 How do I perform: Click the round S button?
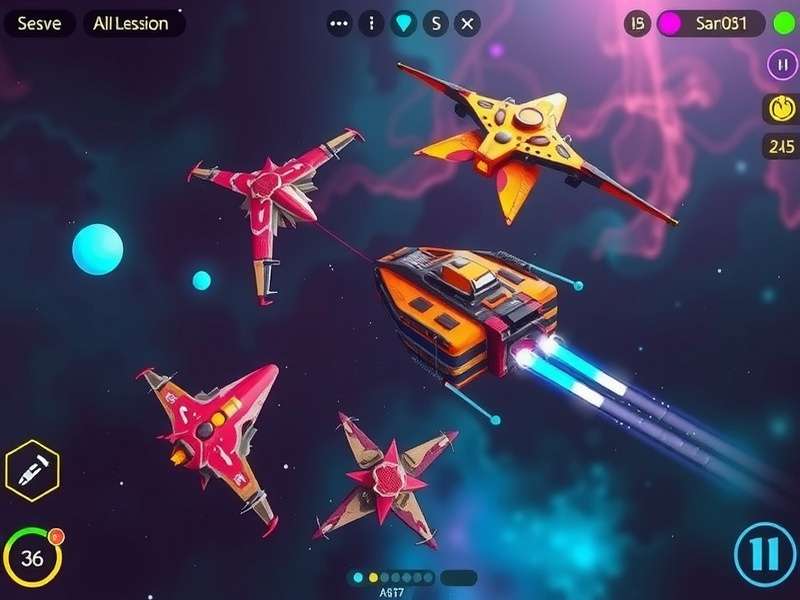click(x=435, y=24)
